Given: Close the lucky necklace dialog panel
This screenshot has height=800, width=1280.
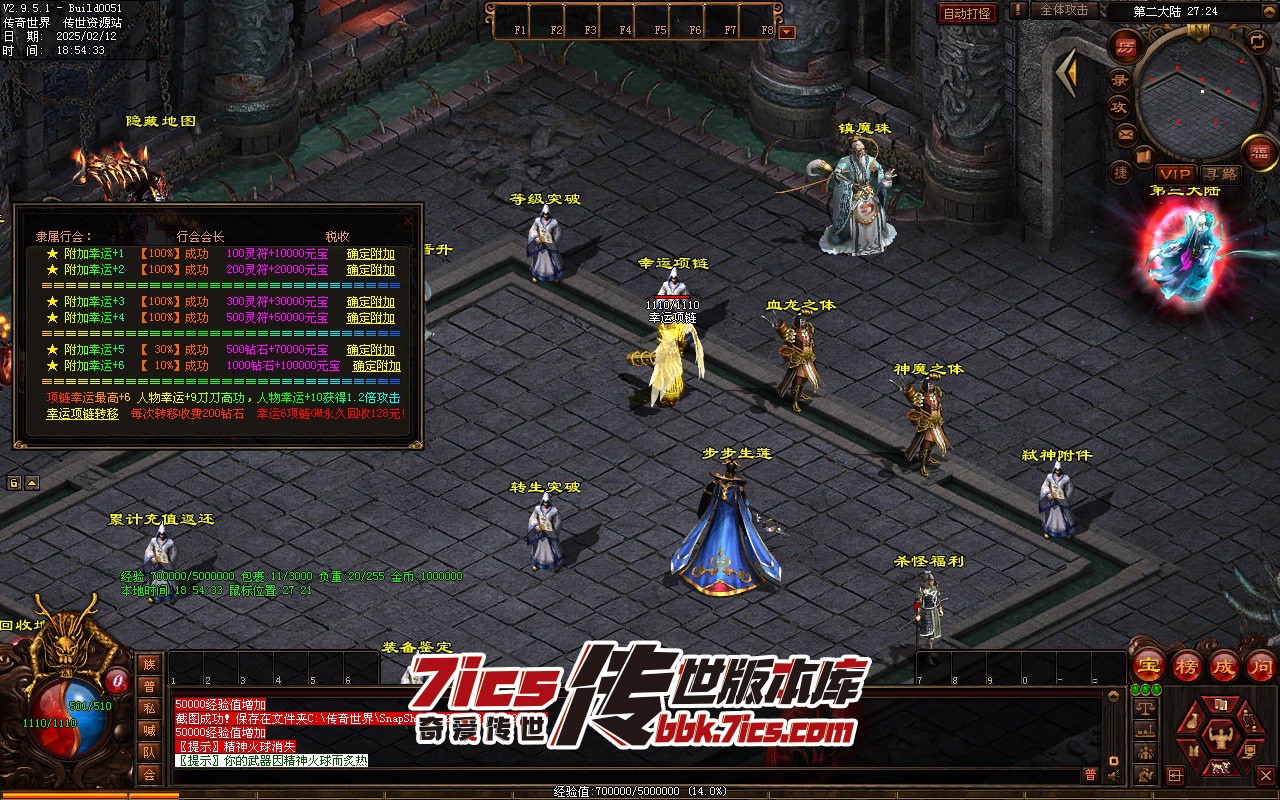Looking at the screenshot, I should (x=408, y=219).
